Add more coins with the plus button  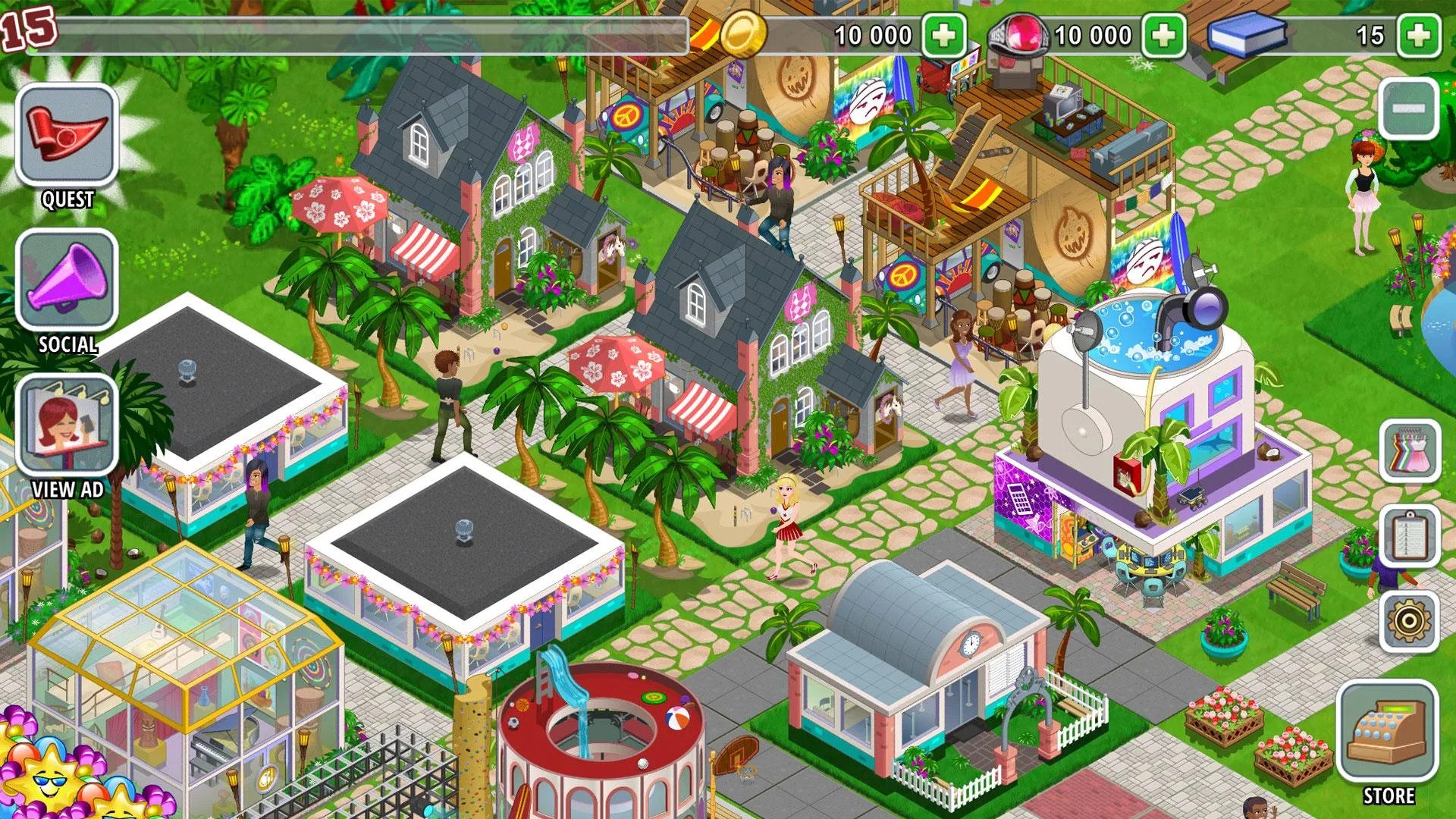[x=943, y=35]
